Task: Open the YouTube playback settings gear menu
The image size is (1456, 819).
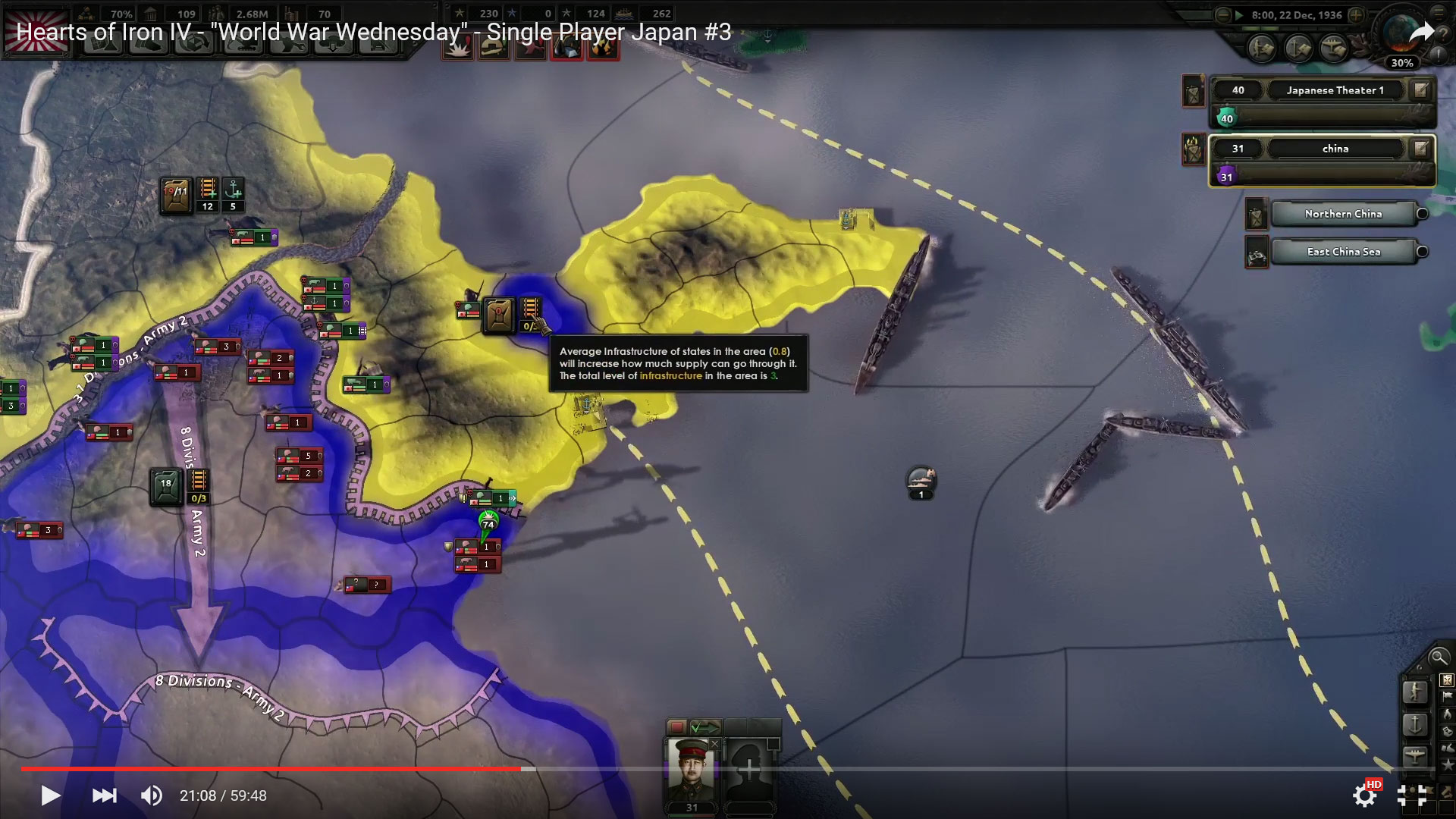Action: coord(1365,795)
